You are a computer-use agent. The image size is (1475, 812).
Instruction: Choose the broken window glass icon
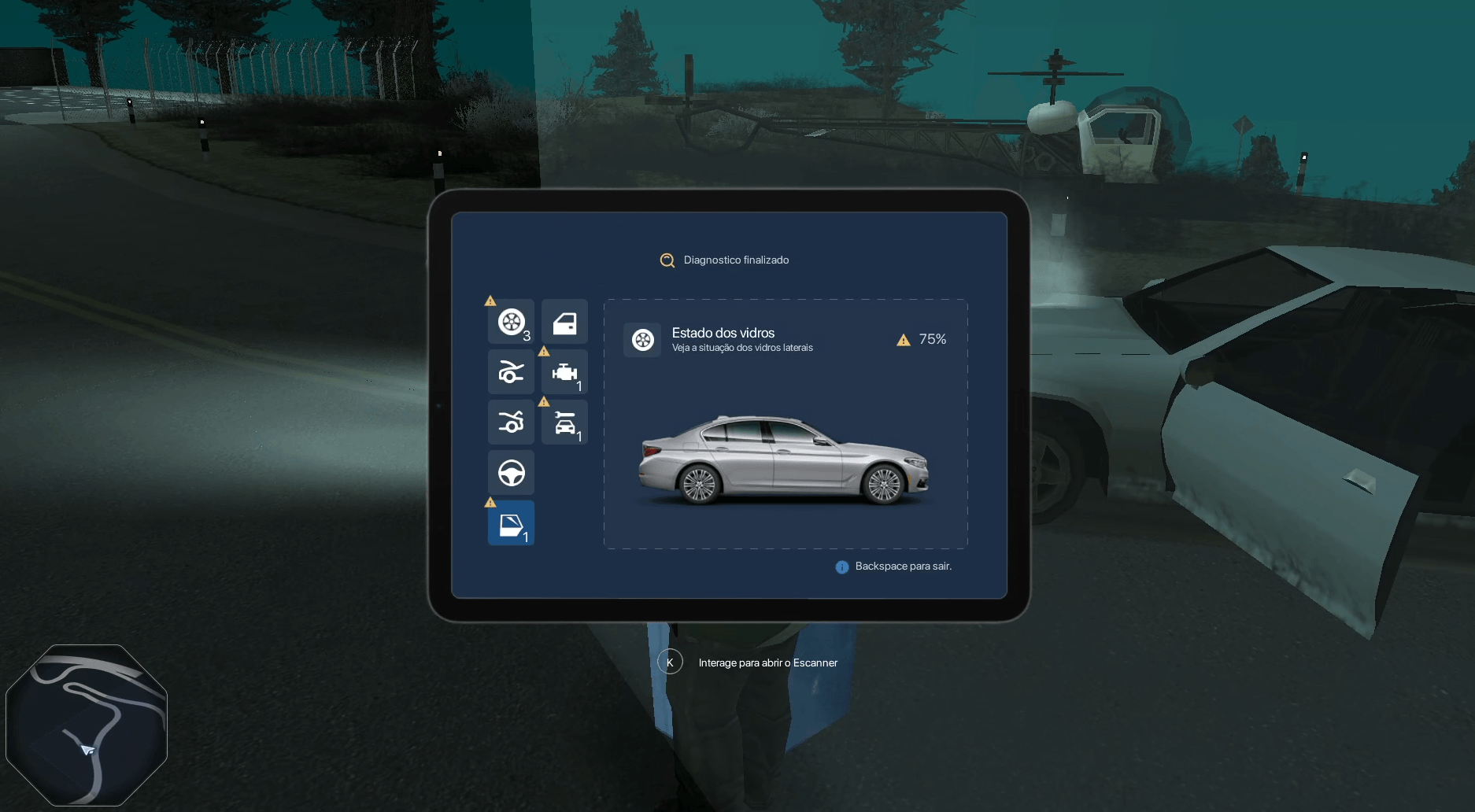[511, 523]
